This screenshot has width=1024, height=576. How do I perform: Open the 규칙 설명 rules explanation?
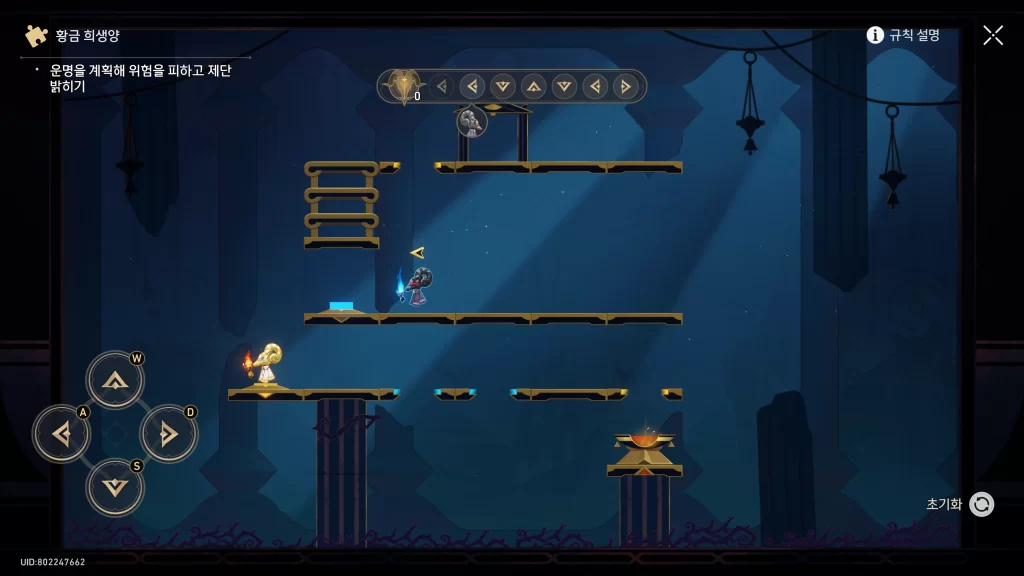tap(903, 35)
